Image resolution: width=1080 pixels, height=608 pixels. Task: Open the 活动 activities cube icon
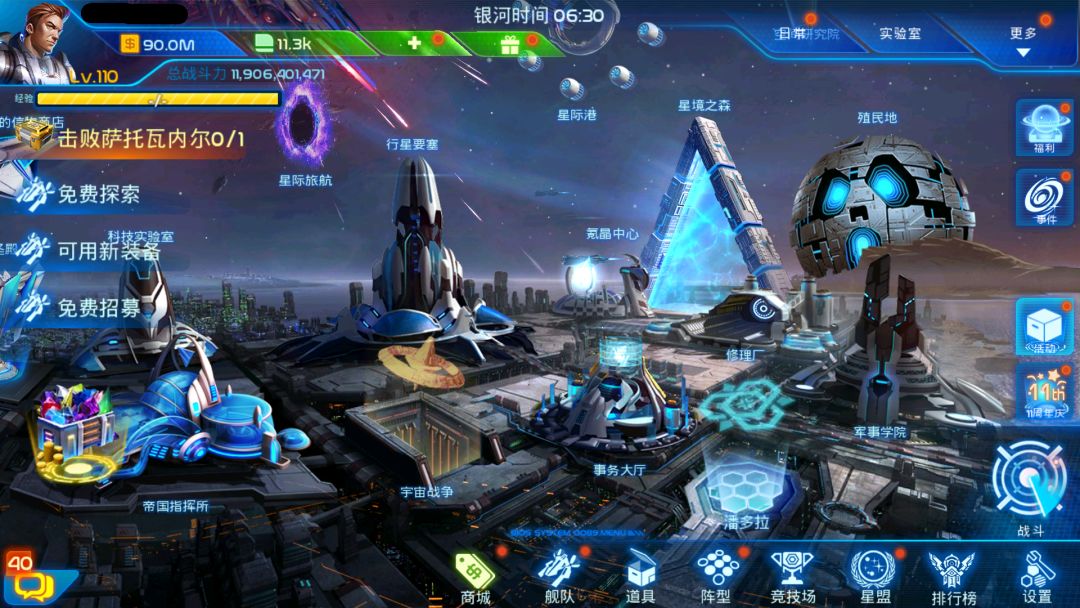[x=1045, y=327]
